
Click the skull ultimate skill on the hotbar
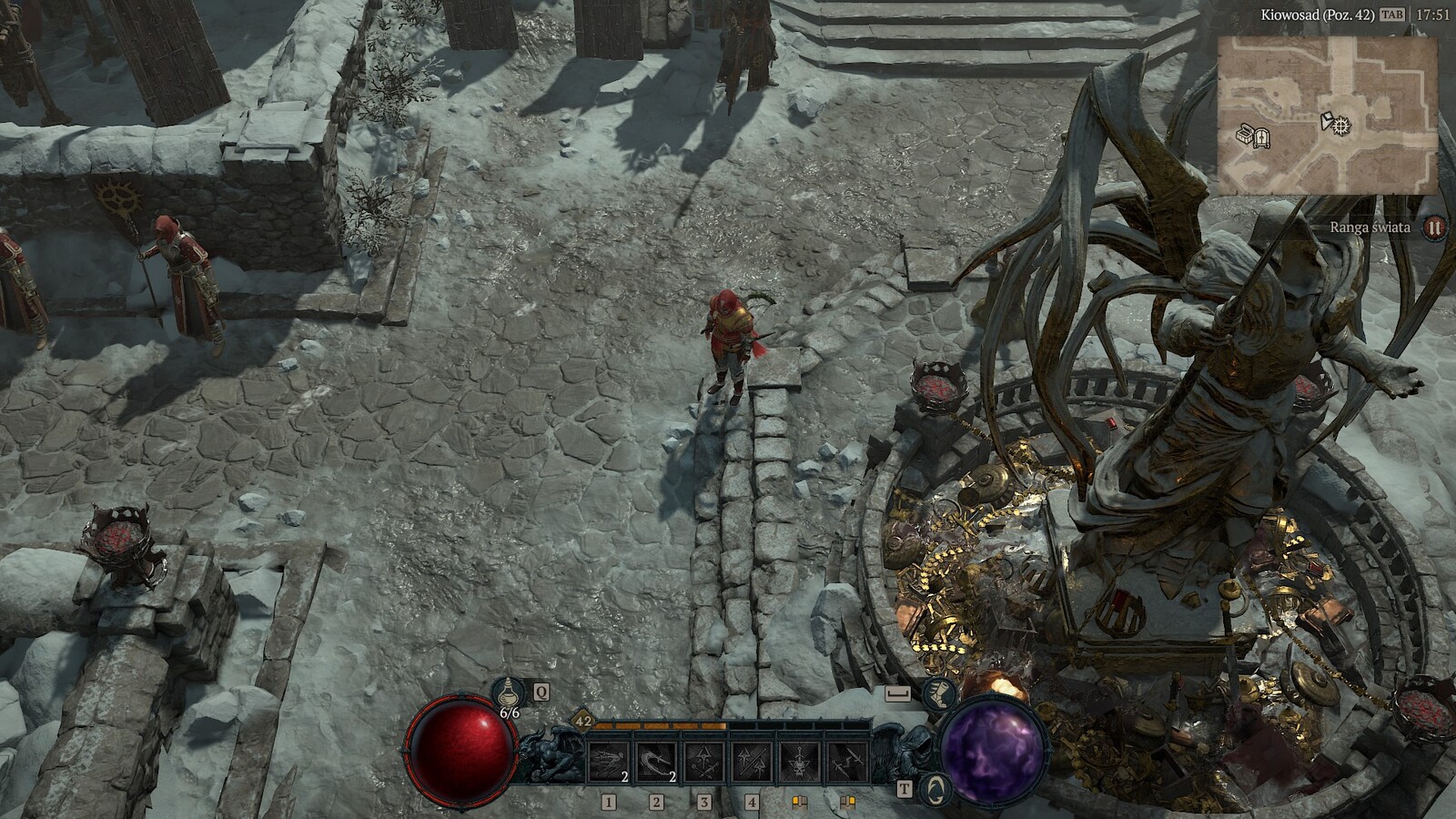[x=798, y=762]
